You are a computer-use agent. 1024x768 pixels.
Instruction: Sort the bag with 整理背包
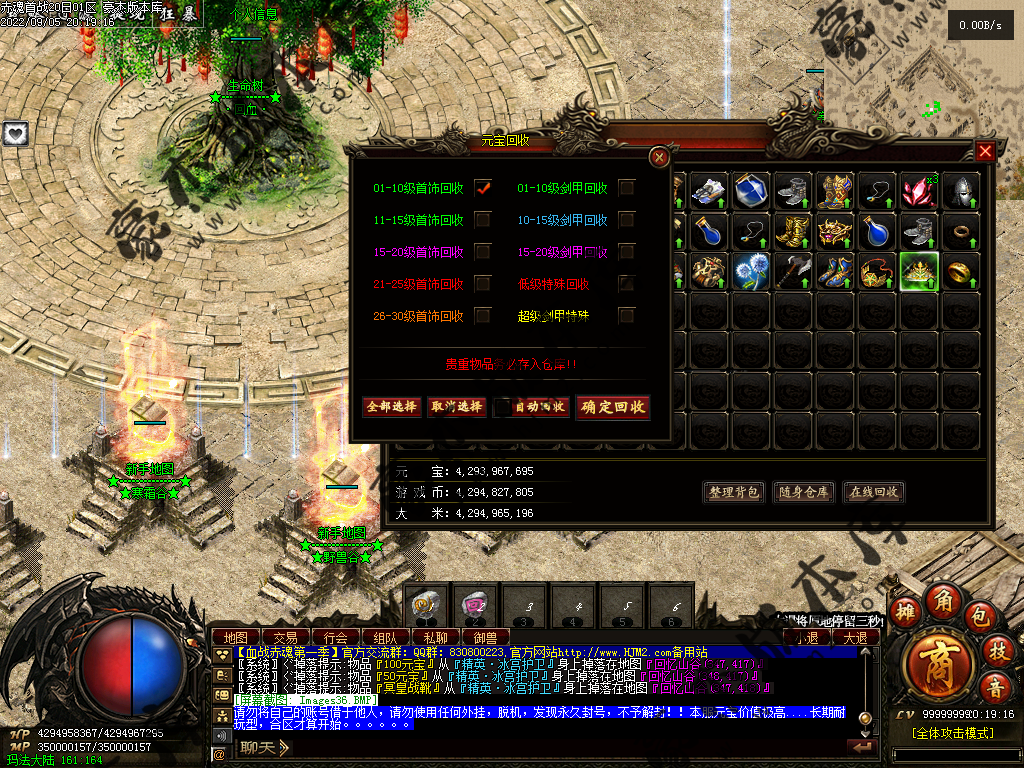pos(735,492)
